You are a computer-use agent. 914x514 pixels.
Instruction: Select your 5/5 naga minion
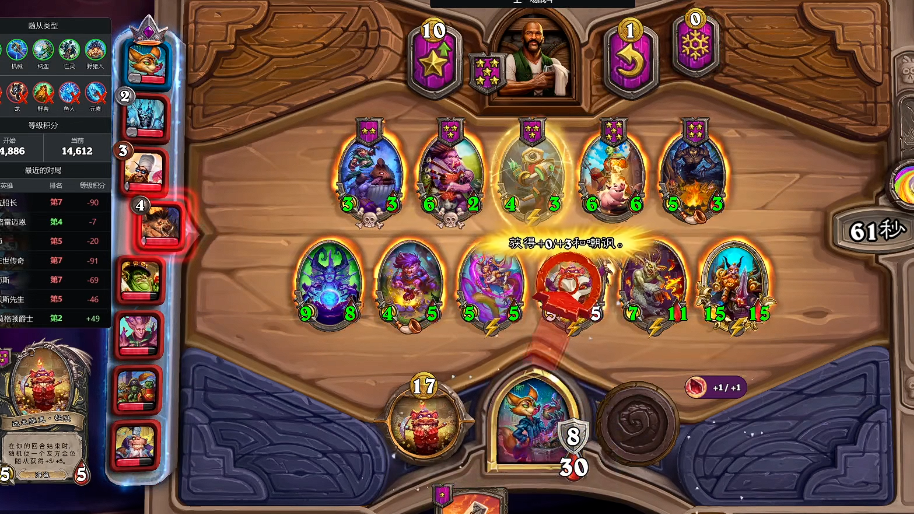coord(491,284)
